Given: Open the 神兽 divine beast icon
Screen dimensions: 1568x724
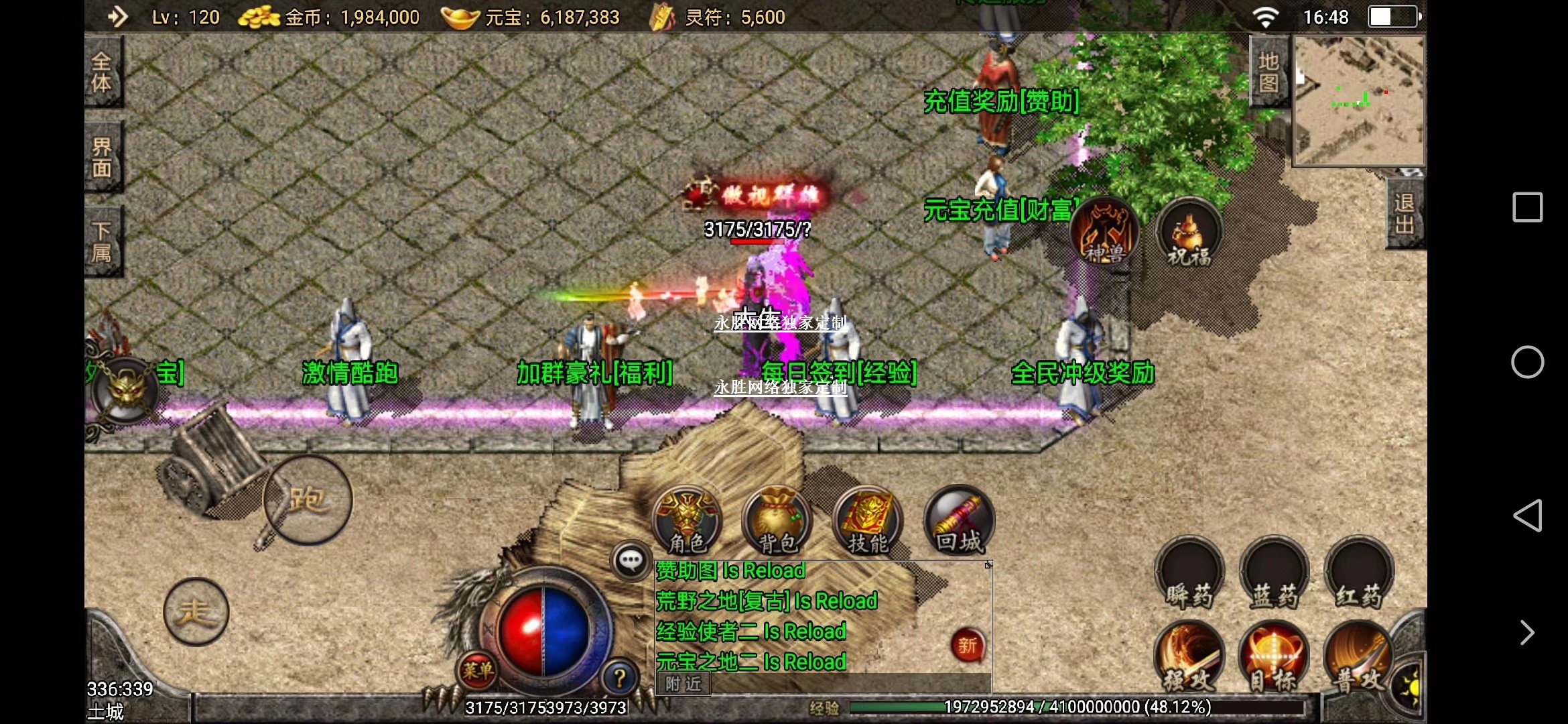Looking at the screenshot, I should 1104,231.
